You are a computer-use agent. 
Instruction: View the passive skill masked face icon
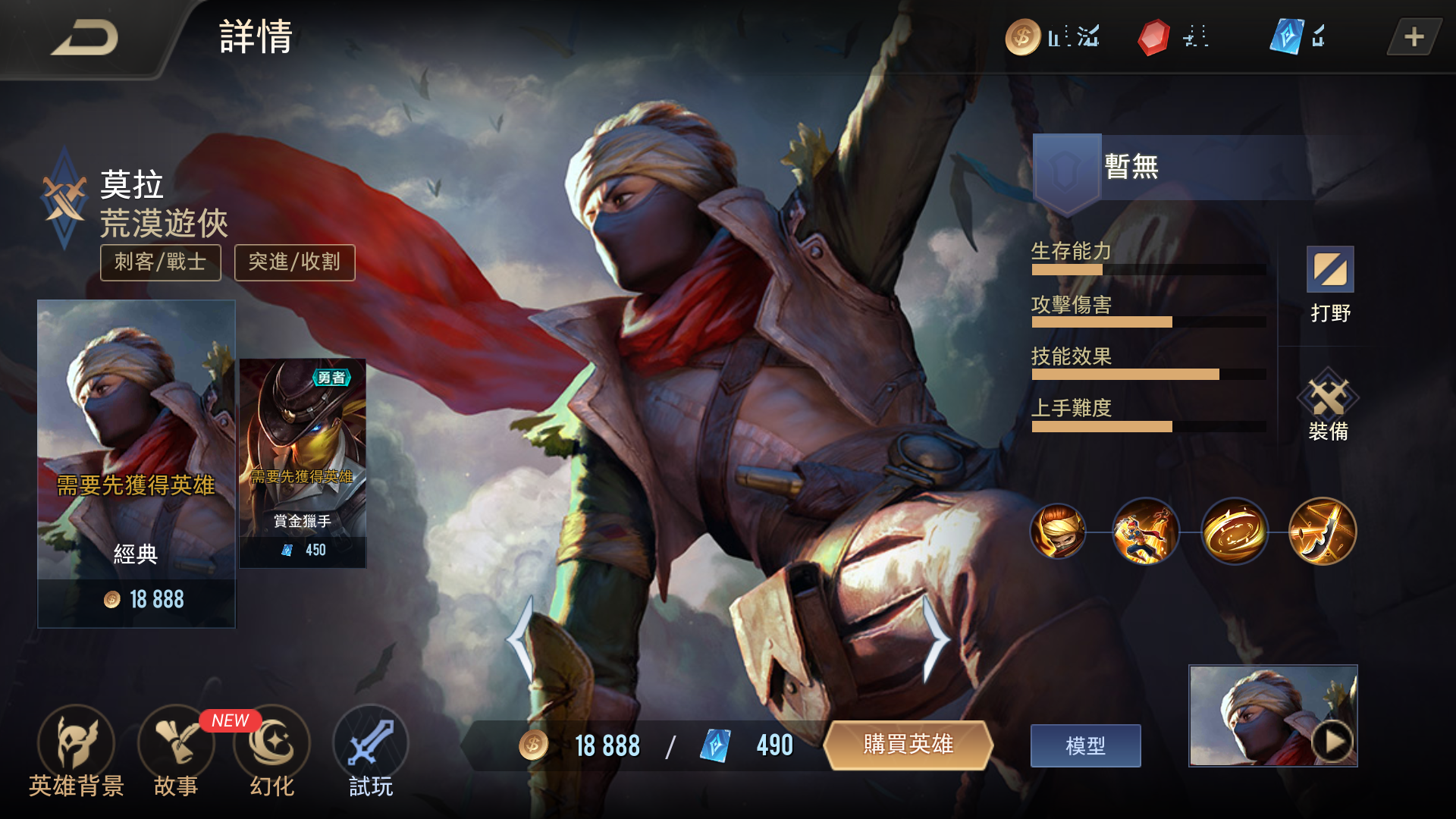pos(1058,532)
